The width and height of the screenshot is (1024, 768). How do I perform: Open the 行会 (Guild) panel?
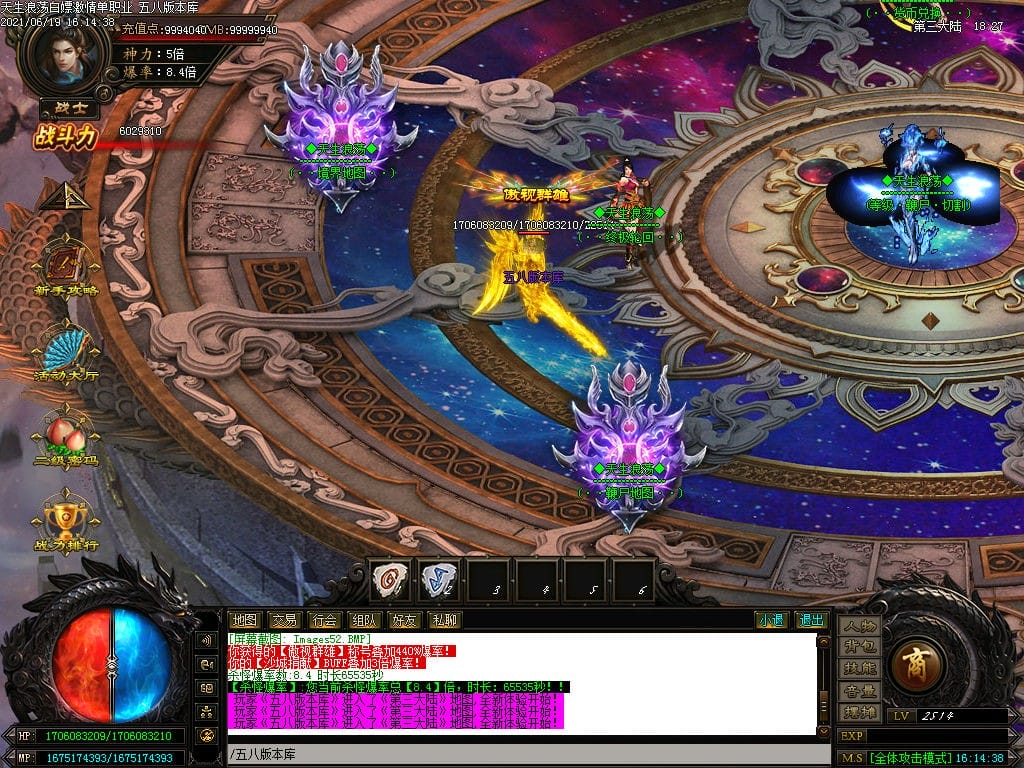323,620
